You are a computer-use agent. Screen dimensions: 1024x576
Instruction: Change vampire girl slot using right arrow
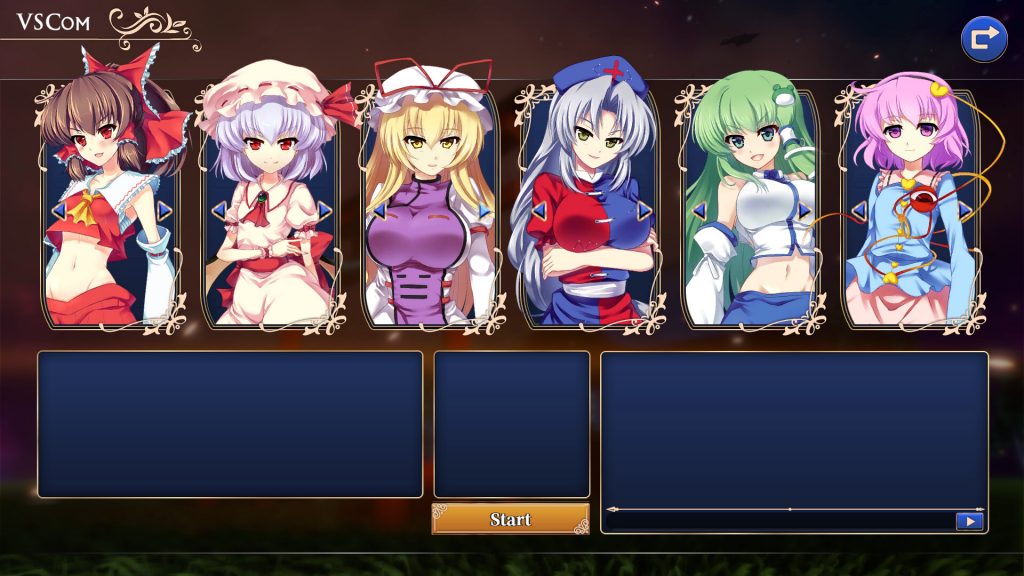tap(324, 210)
